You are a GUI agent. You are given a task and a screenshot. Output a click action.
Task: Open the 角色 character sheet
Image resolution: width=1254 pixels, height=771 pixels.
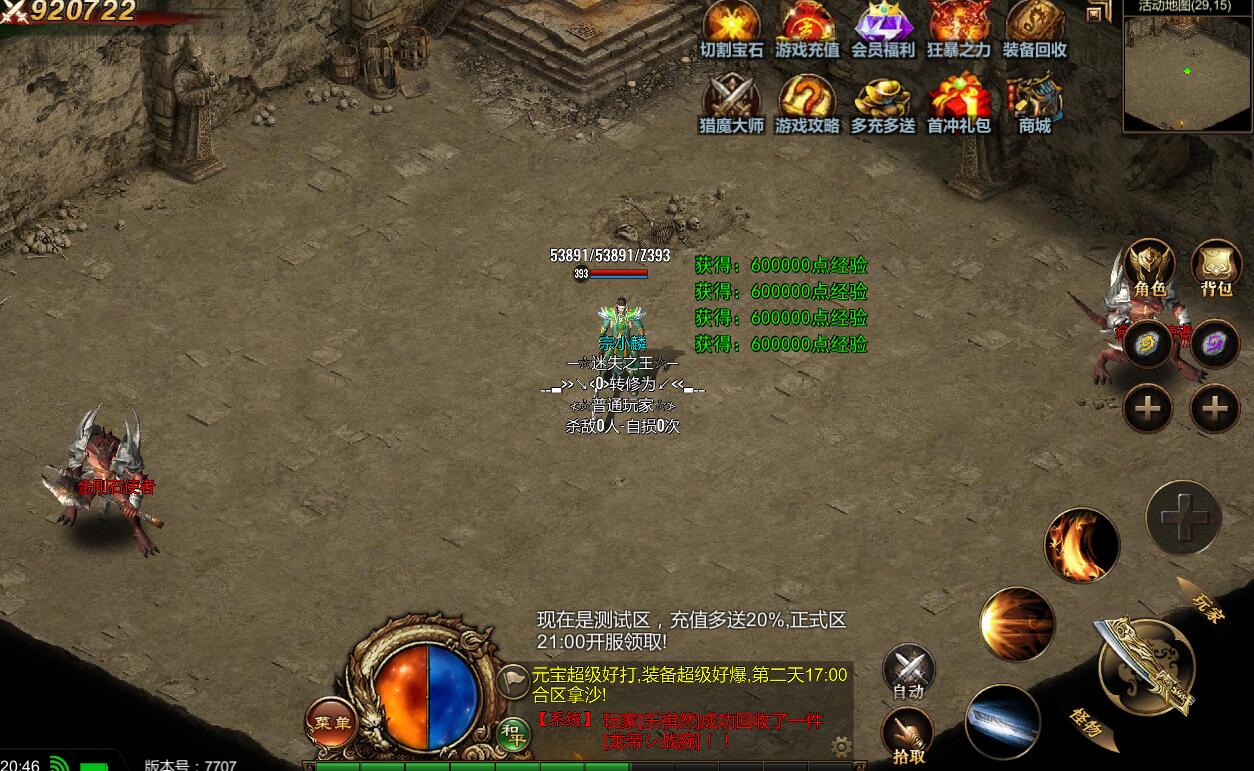pyautogui.click(x=1149, y=267)
